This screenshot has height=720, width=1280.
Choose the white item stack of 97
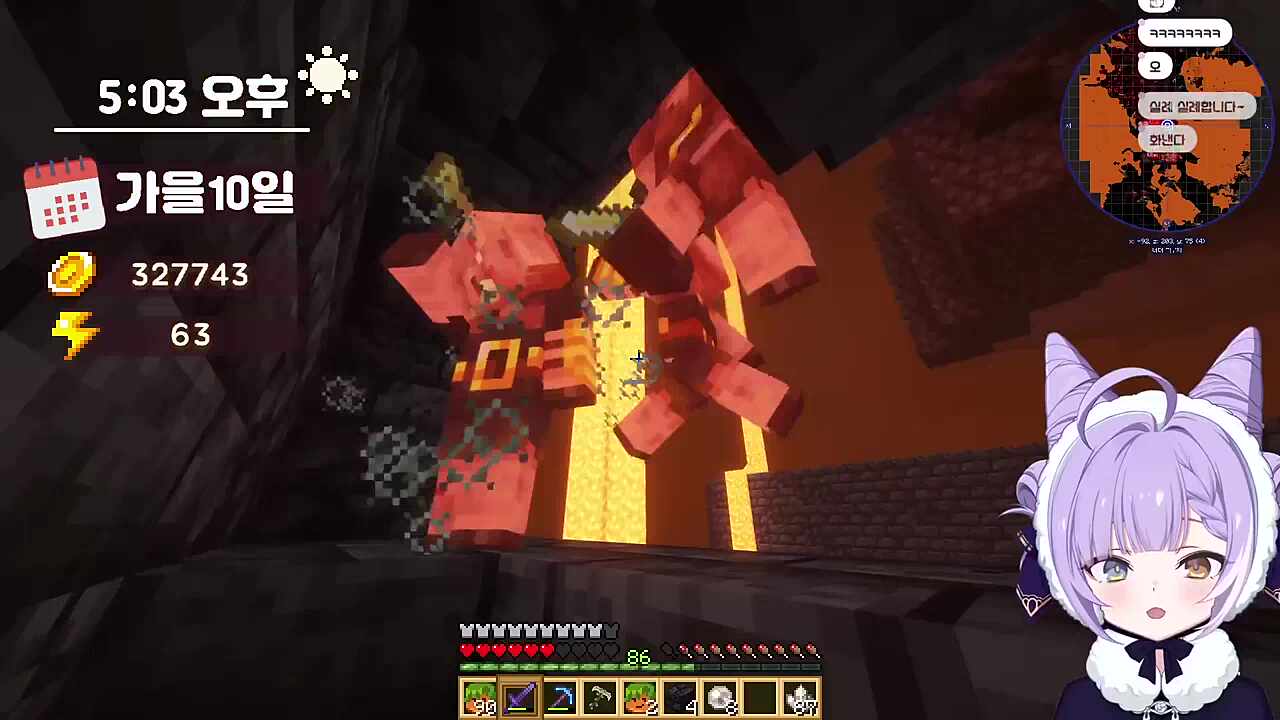coord(801,697)
